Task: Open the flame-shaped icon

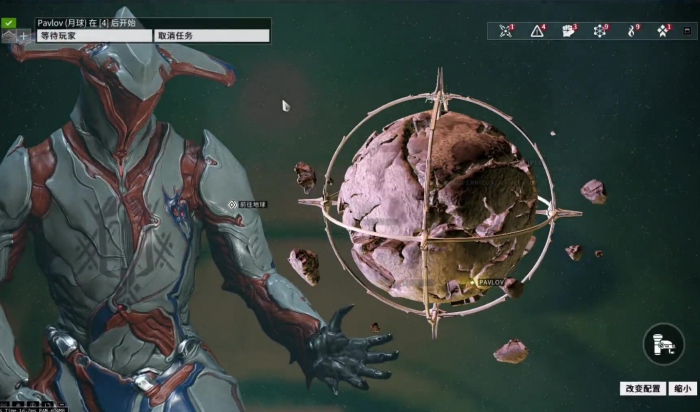Action: [631, 31]
